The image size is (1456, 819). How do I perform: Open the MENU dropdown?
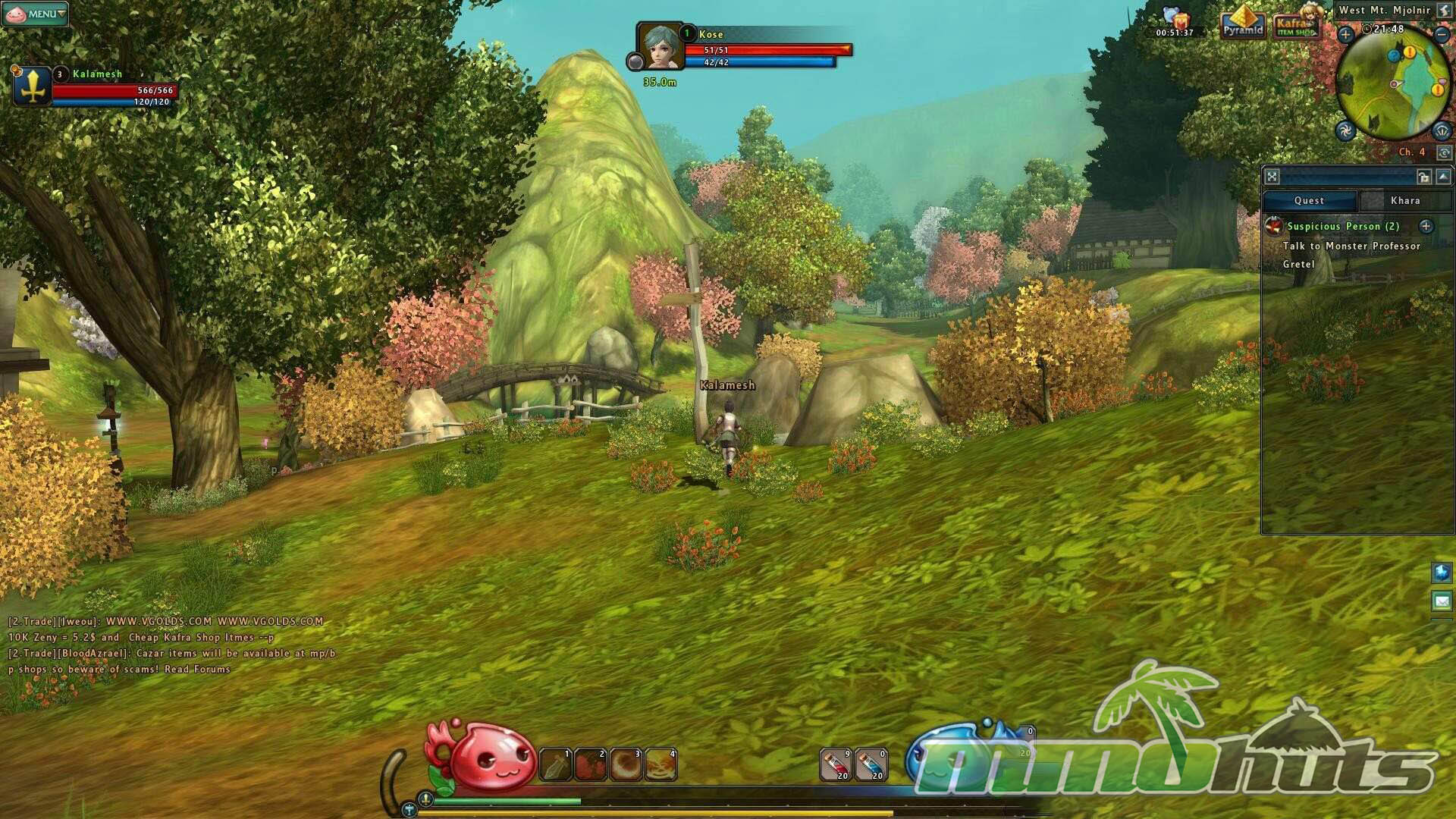pyautogui.click(x=36, y=13)
